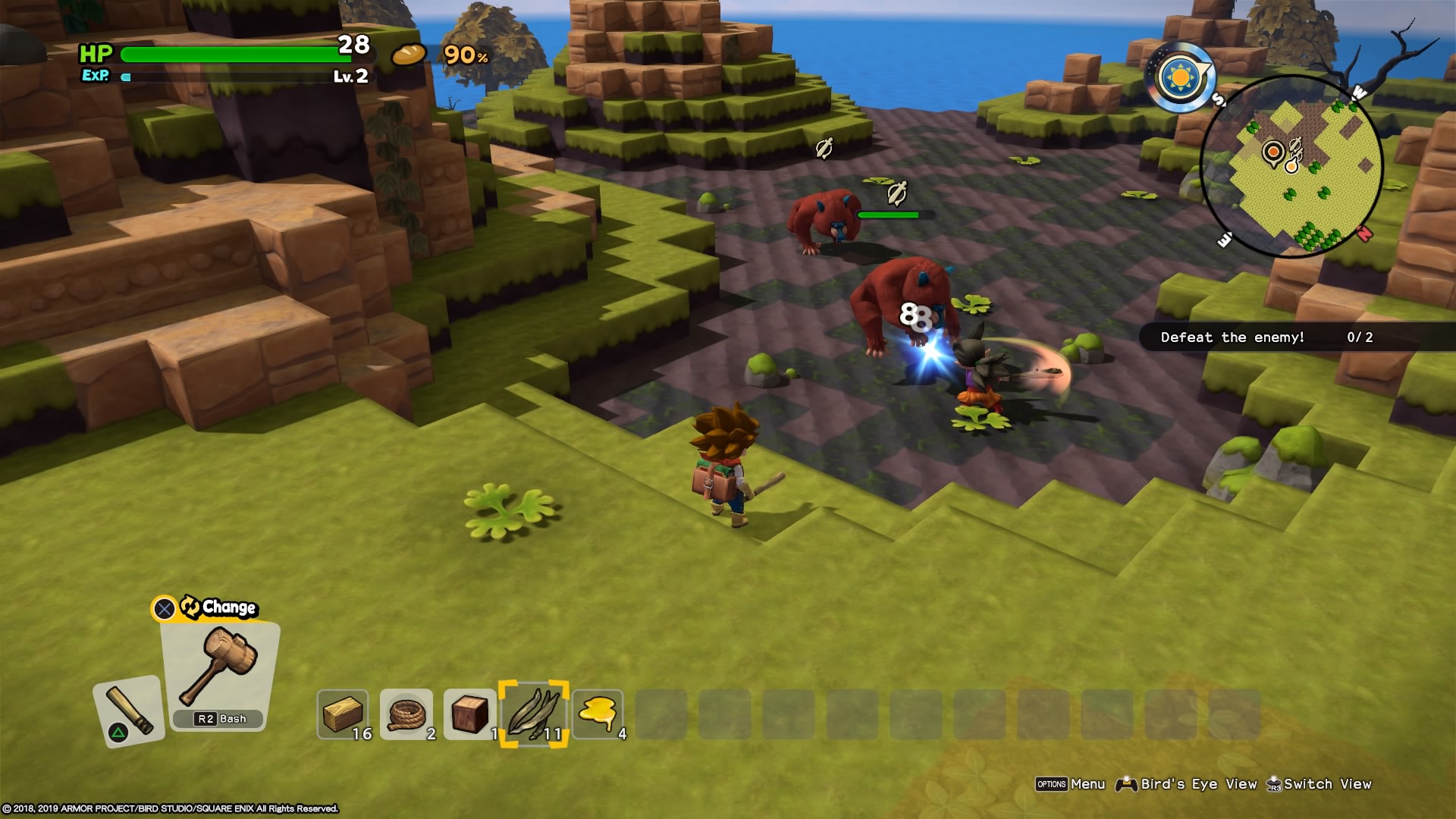Click the orange quest marker on minimap
Image resolution: width=1456 pixels, height=819 pixels.
[x=1273, y=153]
